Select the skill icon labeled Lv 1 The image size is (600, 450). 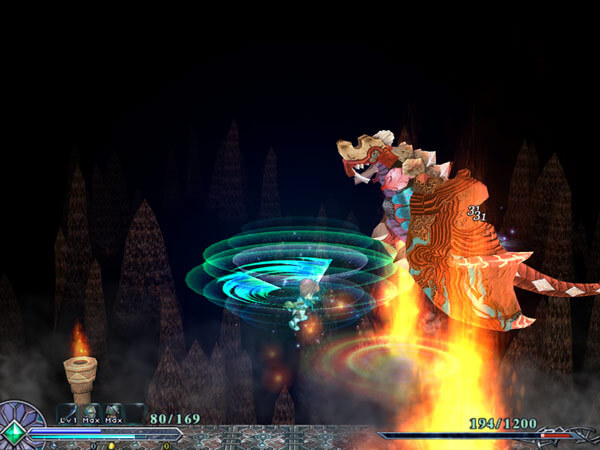click(68, 411)
